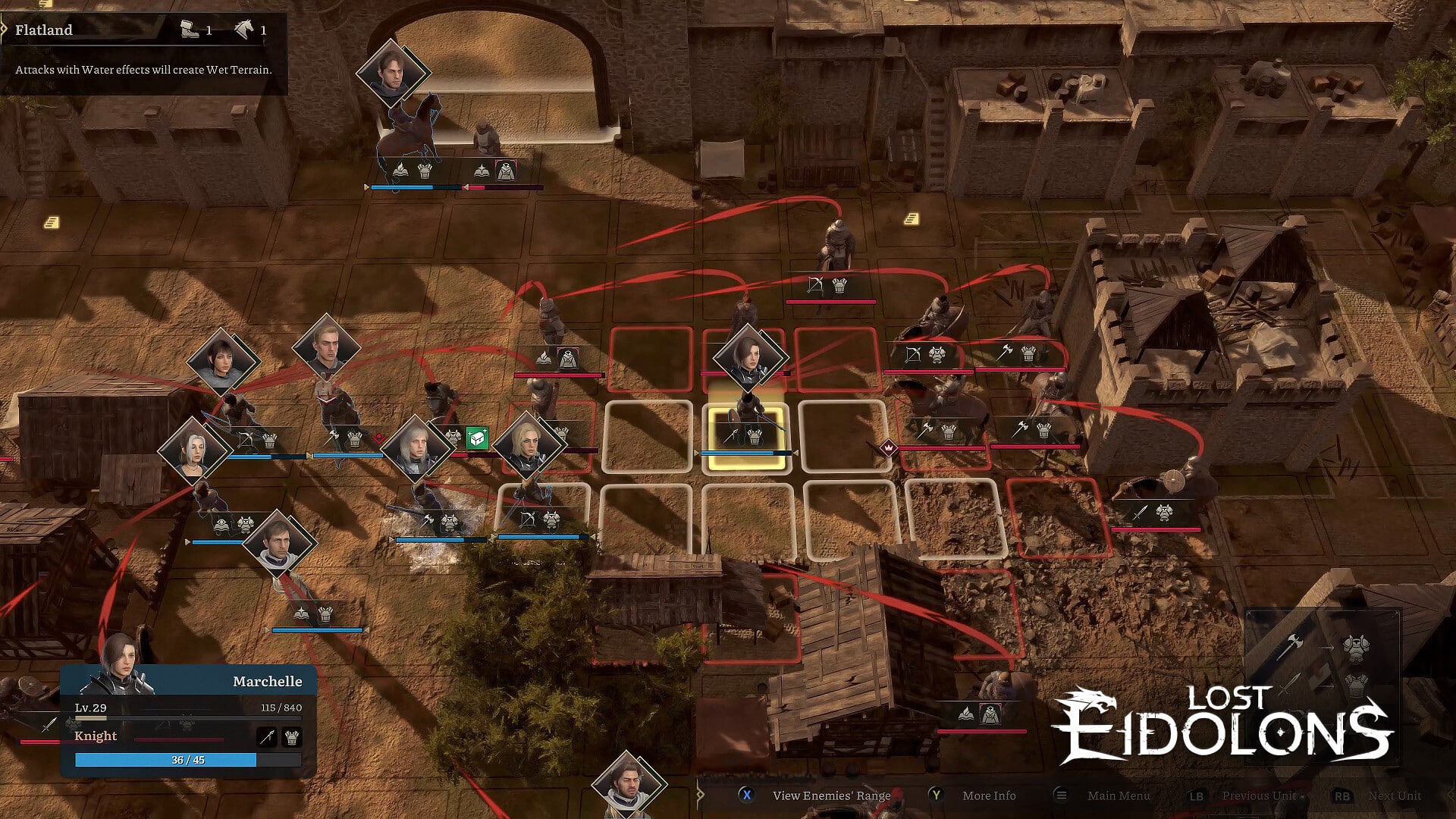The height and width of the screenshot is (819, 1456).
Task: Click the green item pickup icon near the archer
Action: click(x=476, y=438)
